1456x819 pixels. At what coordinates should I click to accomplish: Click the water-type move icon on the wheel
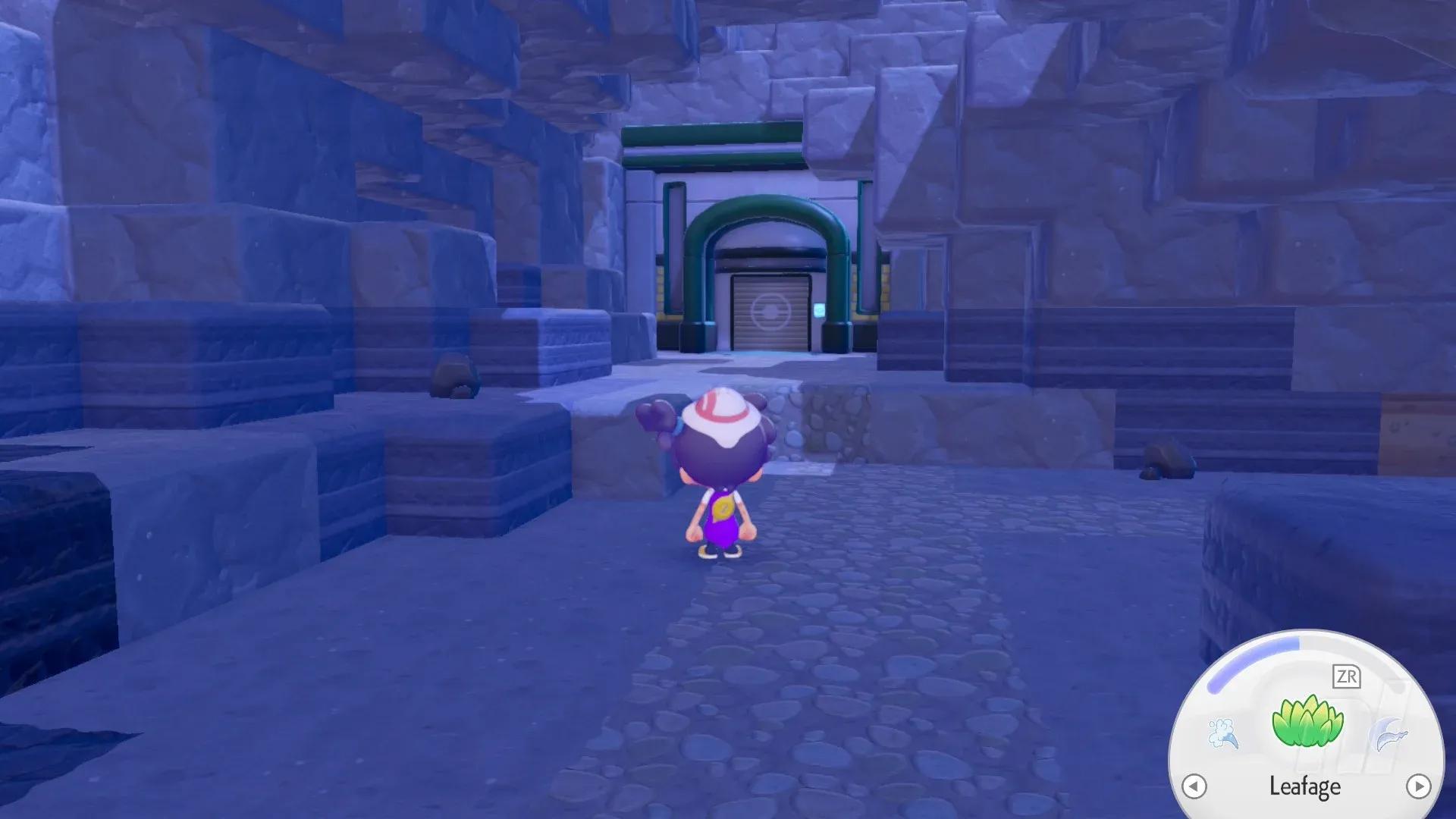pyautogui.click(x=1224, y=733)
